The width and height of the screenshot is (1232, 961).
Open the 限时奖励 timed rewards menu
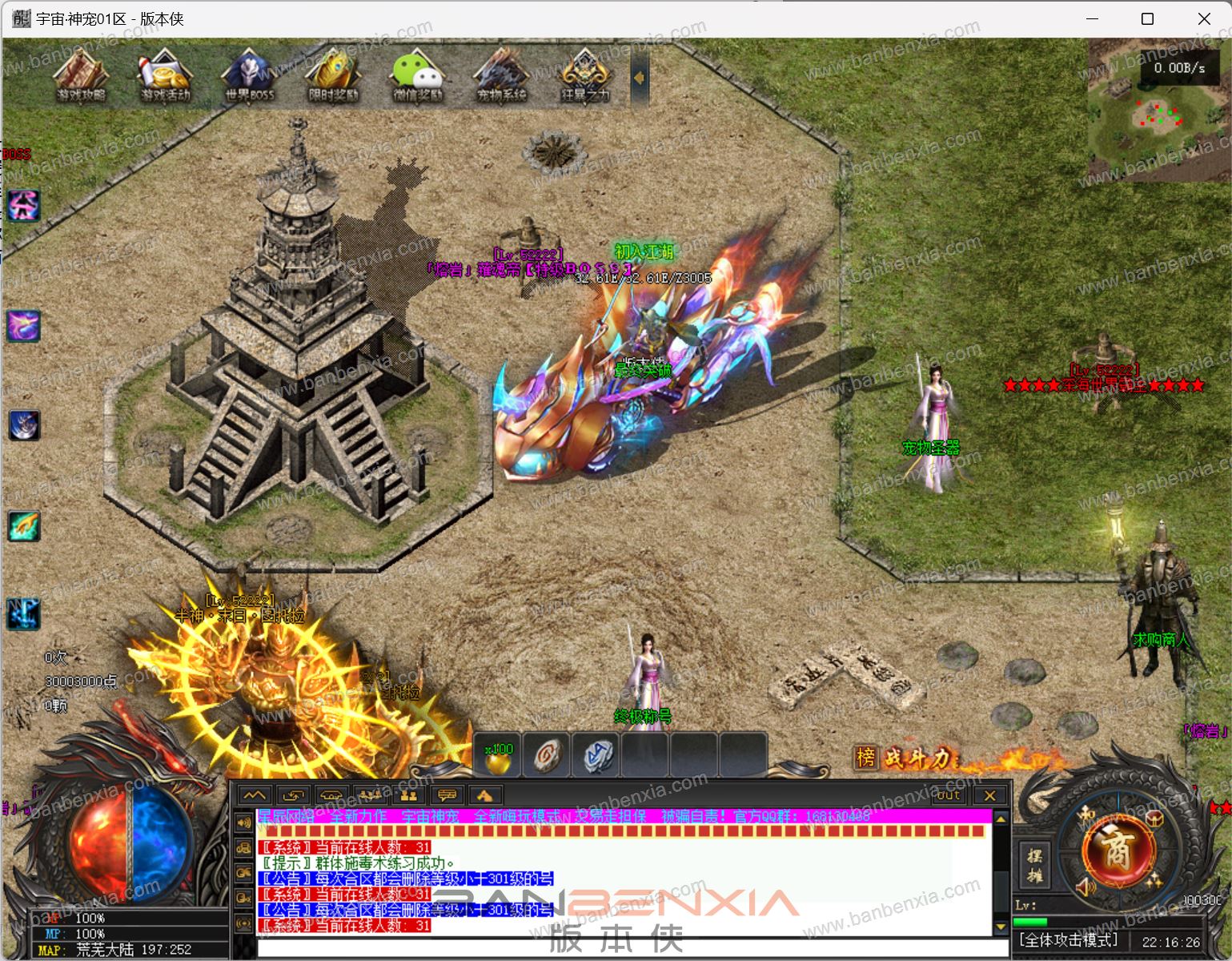point(333,74)
